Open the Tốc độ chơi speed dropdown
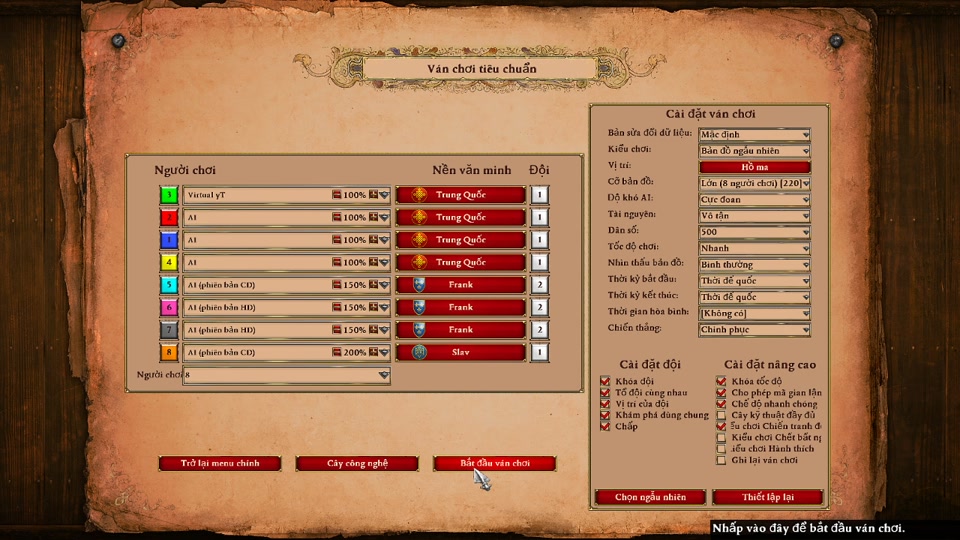Screen dimensions: 960x540 tap(754, 248)
